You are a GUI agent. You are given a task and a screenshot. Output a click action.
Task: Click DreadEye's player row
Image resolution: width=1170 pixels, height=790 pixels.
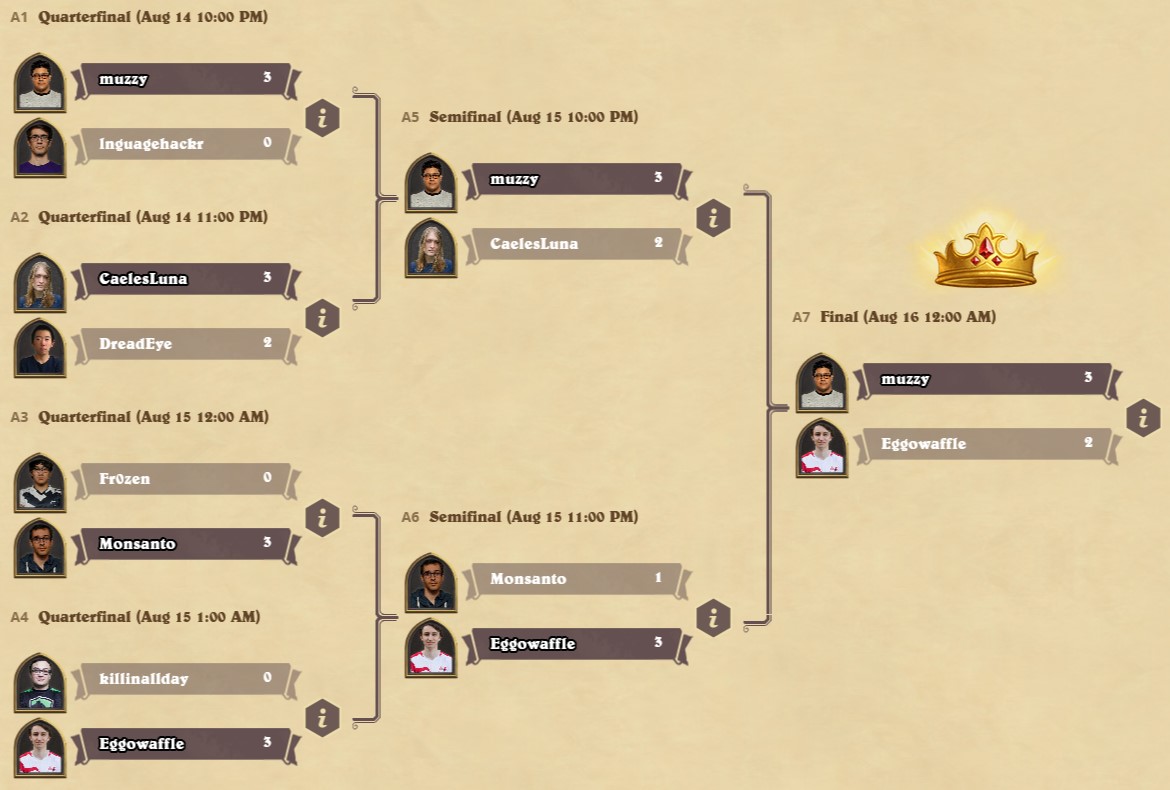[x=185, y=344]
